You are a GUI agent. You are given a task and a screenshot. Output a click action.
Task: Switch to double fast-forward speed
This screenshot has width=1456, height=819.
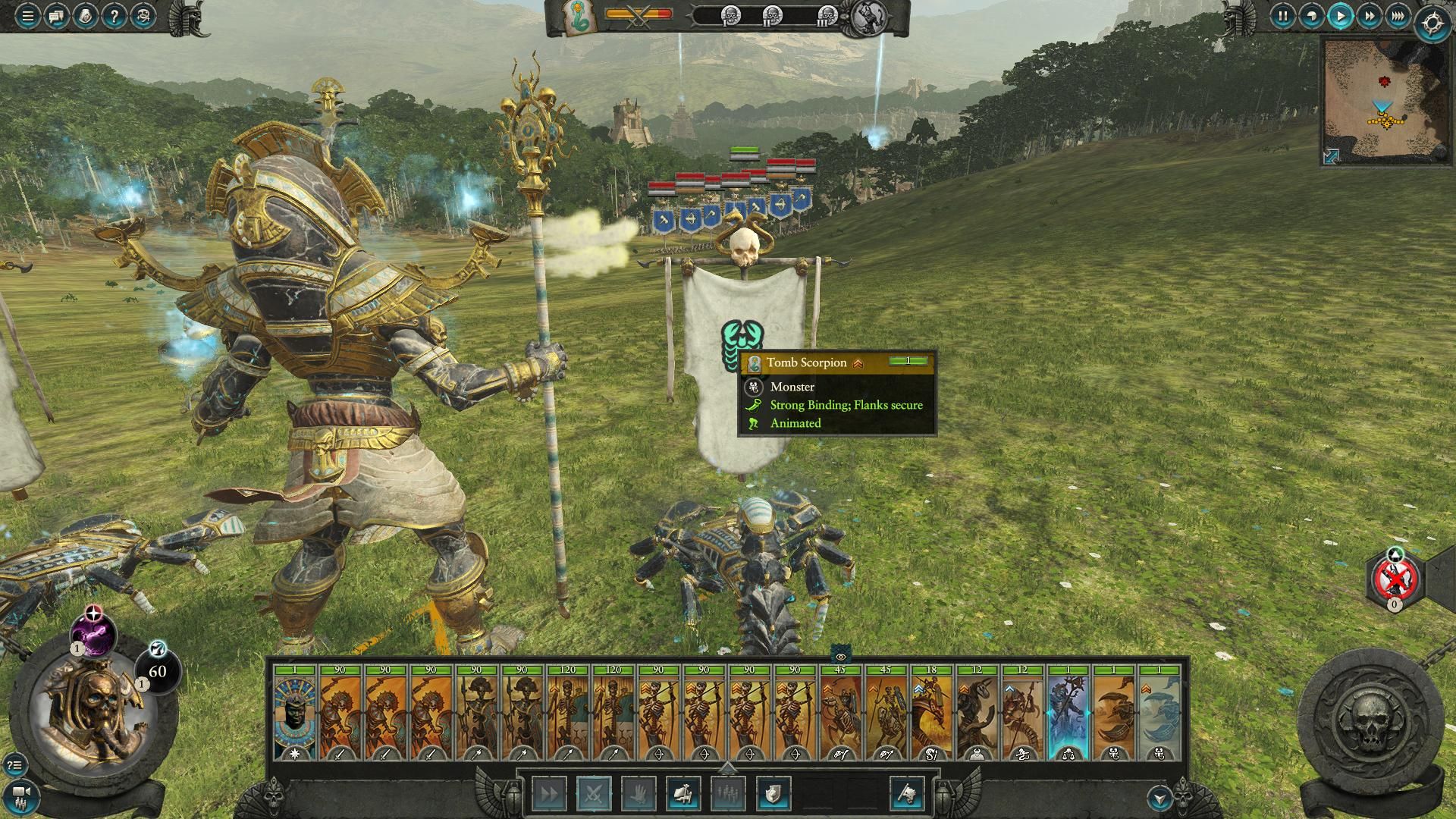[x=1369, y=16]
